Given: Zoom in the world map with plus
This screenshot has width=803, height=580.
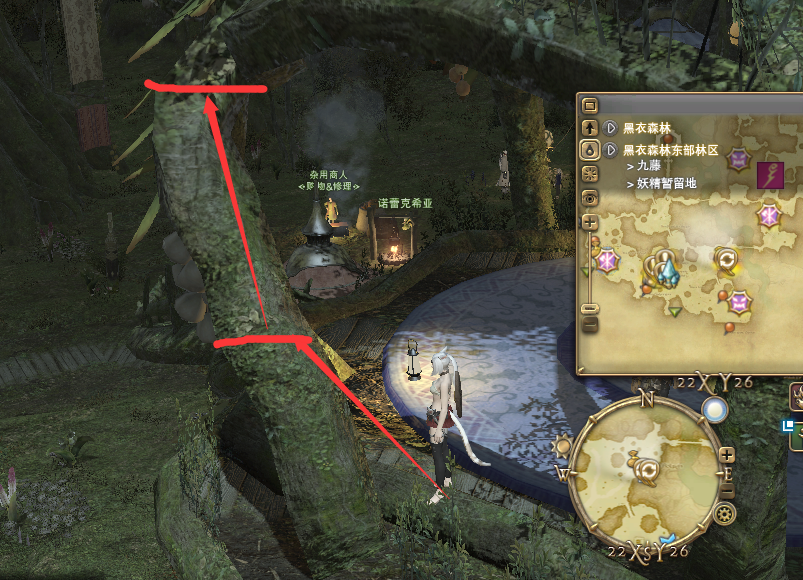Looking at the screenshot, I should pos(590,222).
